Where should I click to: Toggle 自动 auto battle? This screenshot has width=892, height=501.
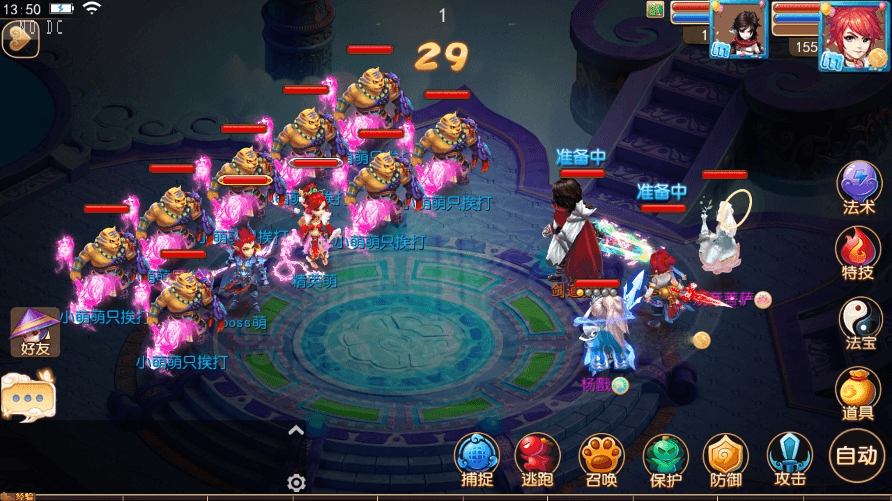click(x=856, y=457)
